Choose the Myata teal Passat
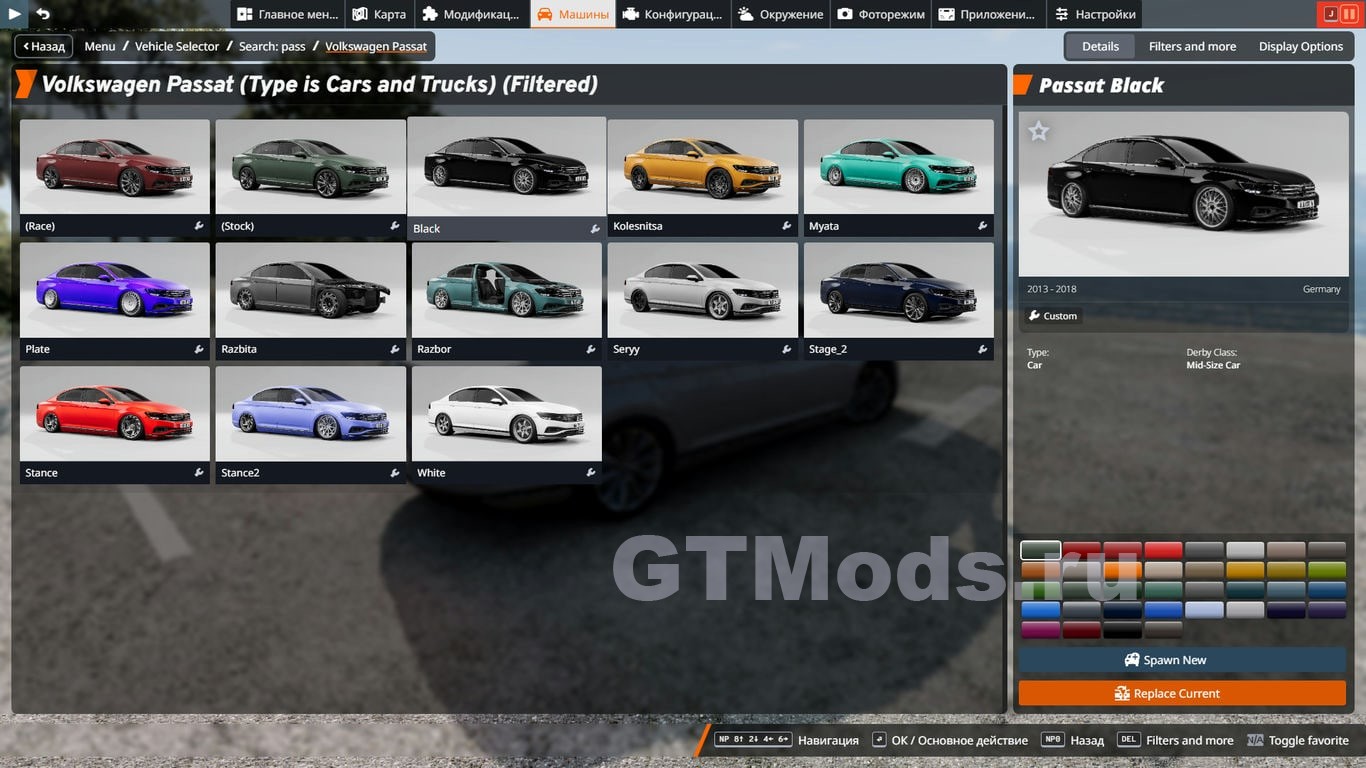Screen dimensions: 1366x768 (898, 168)
